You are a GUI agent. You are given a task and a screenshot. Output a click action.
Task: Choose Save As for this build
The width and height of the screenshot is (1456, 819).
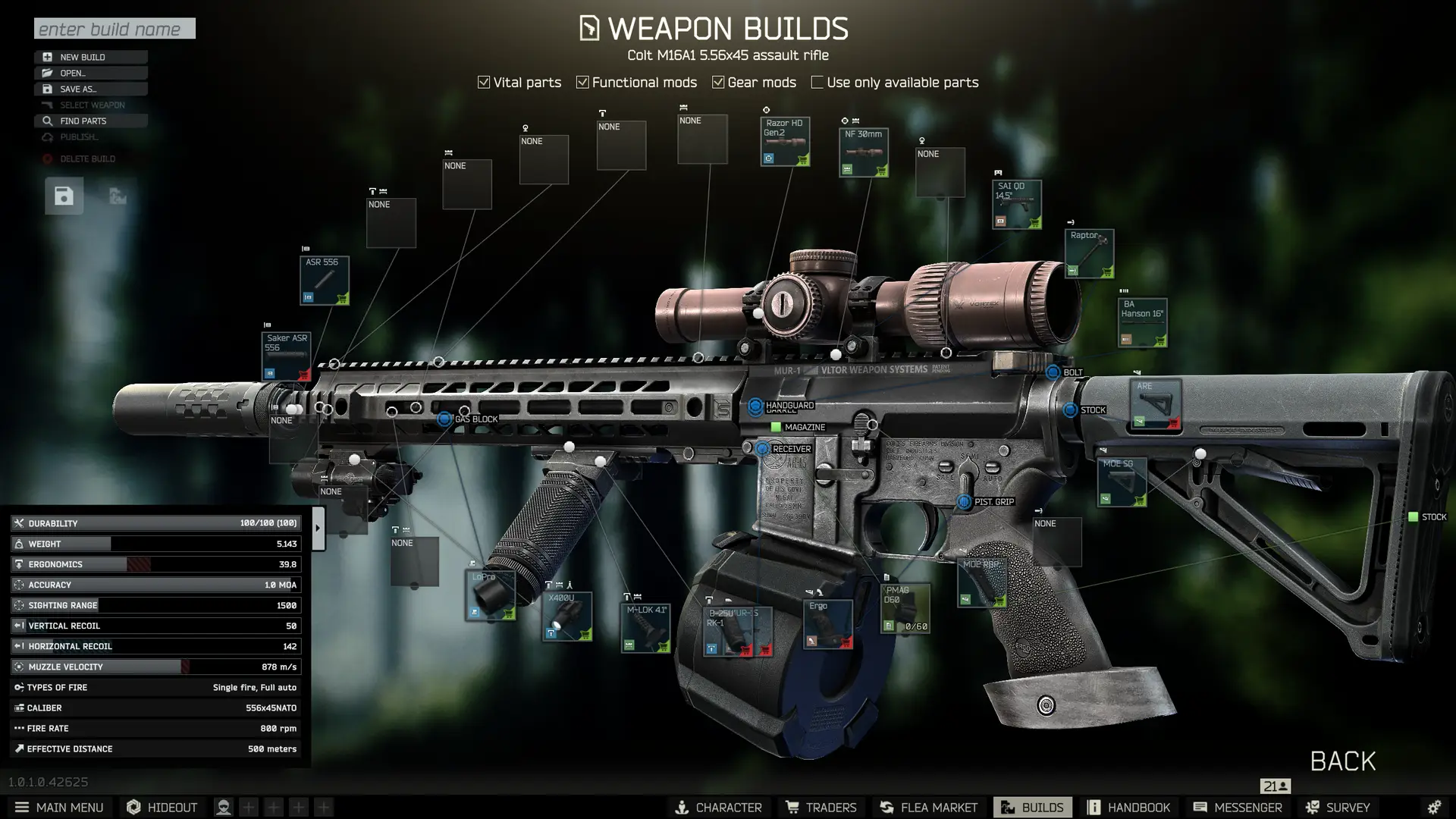pos(90,89)
